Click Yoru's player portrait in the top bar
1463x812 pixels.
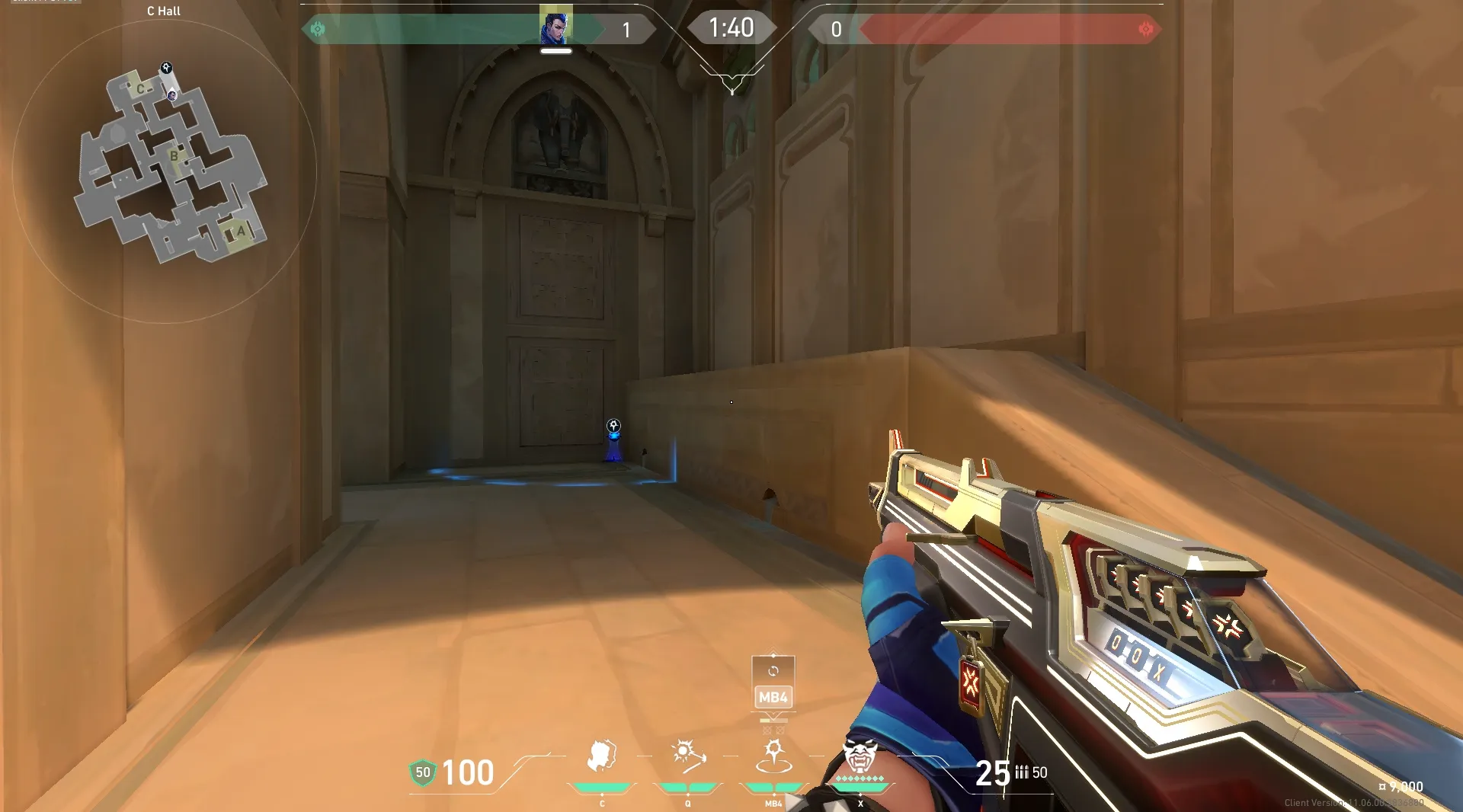pos(555,25)
